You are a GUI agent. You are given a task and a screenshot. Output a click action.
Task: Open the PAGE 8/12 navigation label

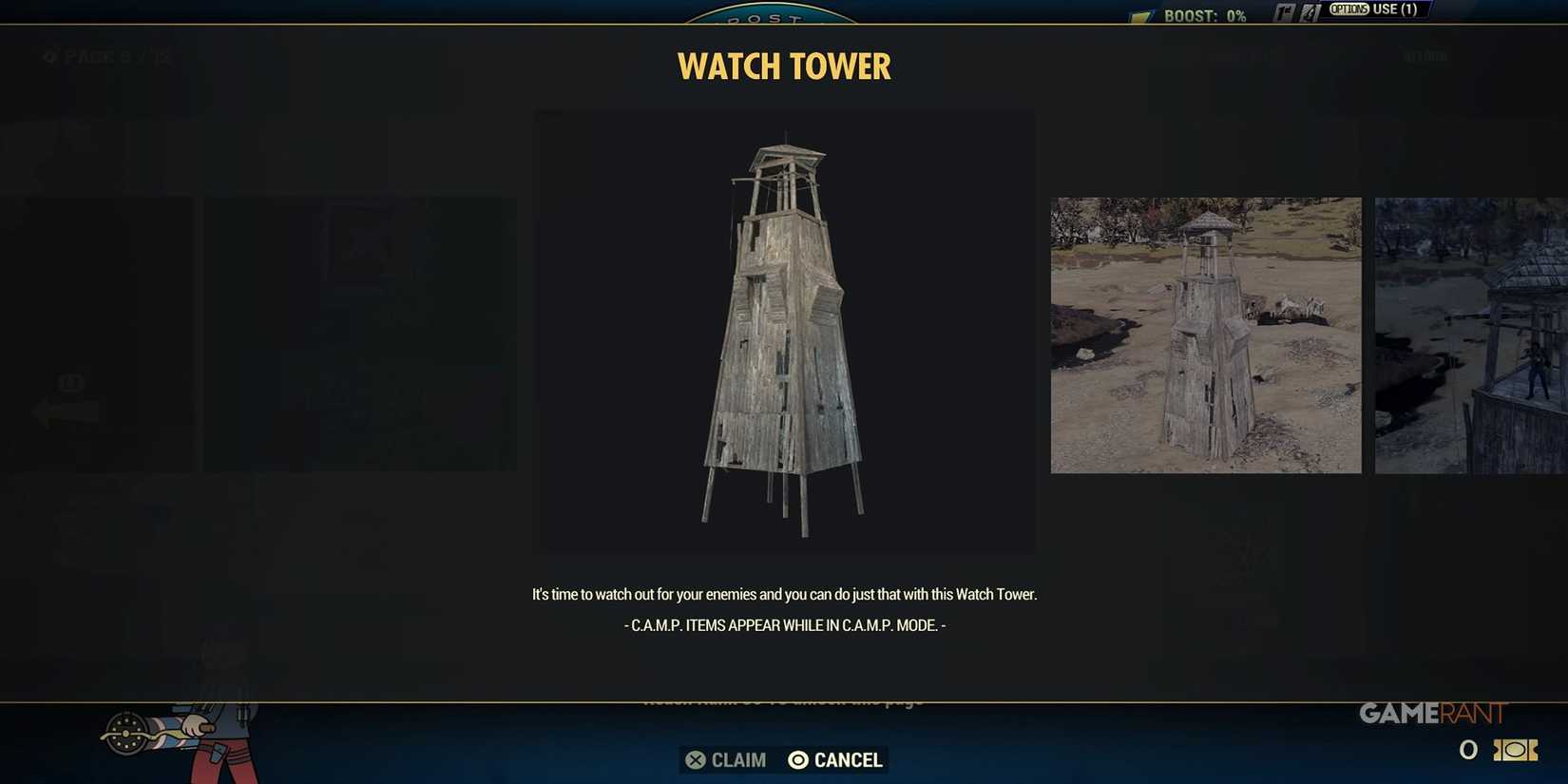(114, 56)
